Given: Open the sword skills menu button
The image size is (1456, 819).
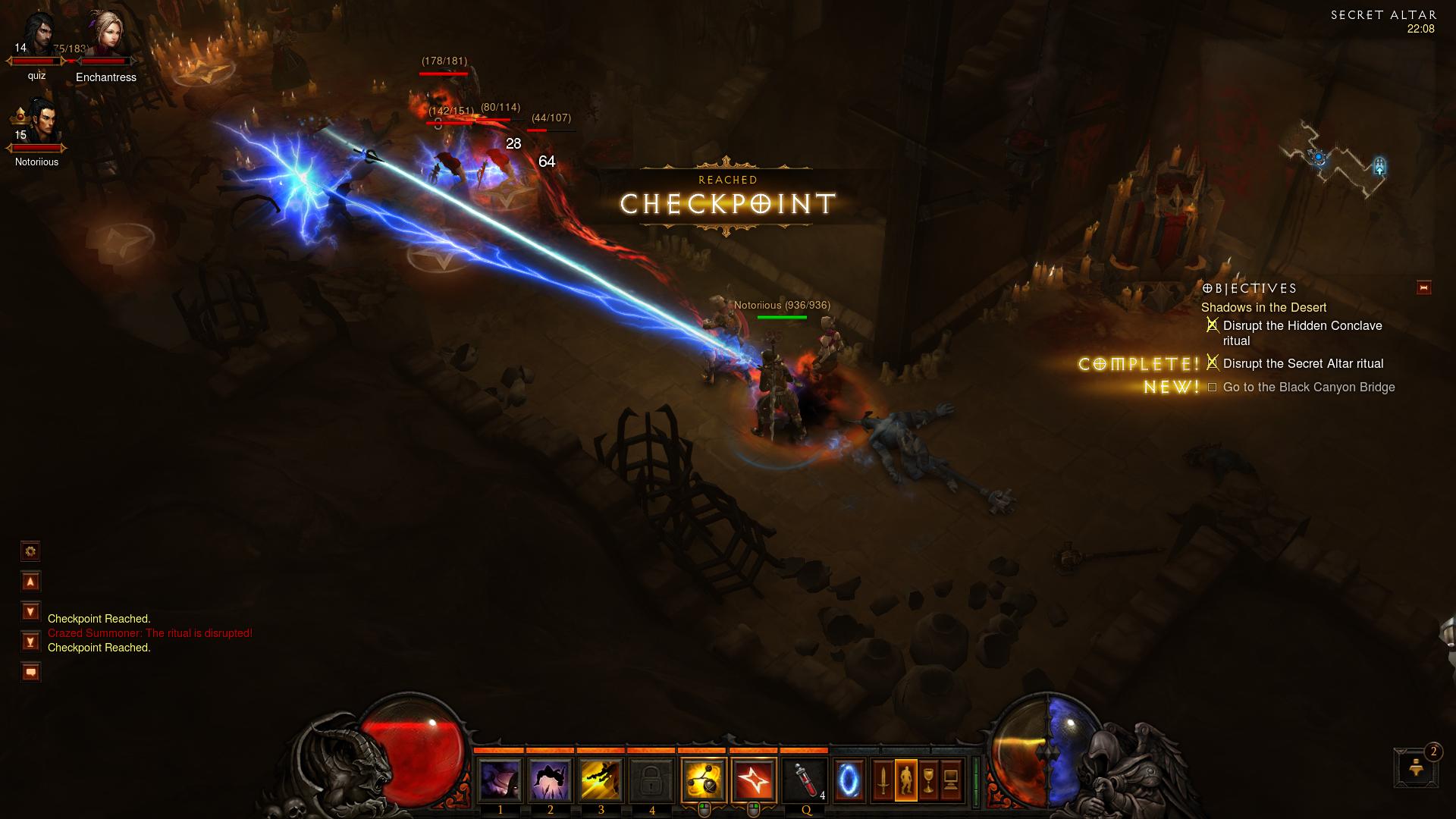Looking at the screenshot, I should click(x=883, y=780).
